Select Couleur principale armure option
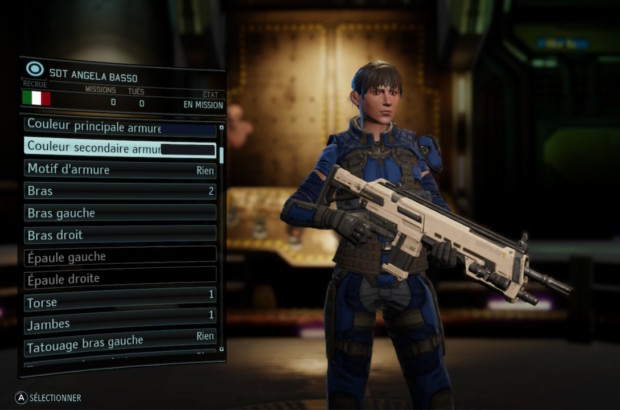Viewport: 620px width, 410px height. pyautogui.click(x=120, y=127)
